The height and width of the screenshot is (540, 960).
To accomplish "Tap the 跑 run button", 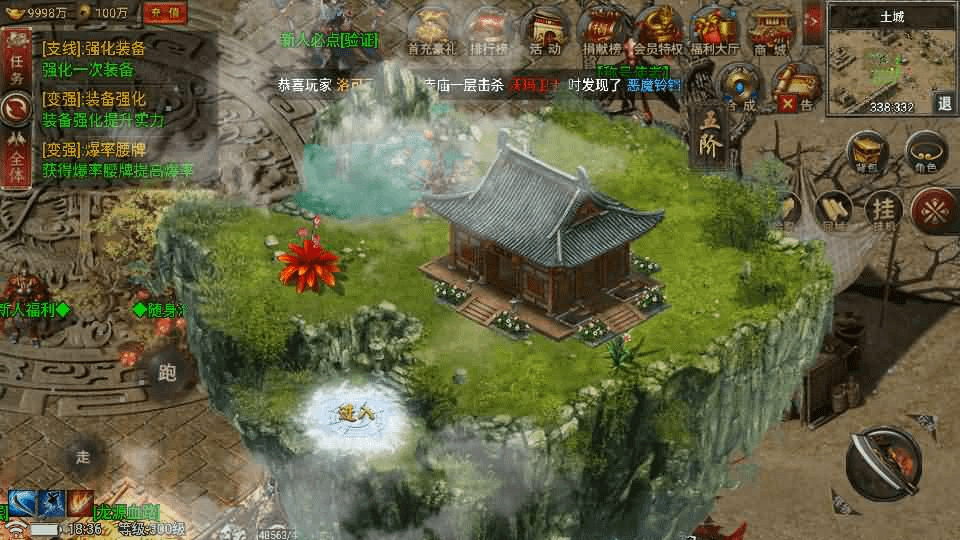I will point(167,373).
